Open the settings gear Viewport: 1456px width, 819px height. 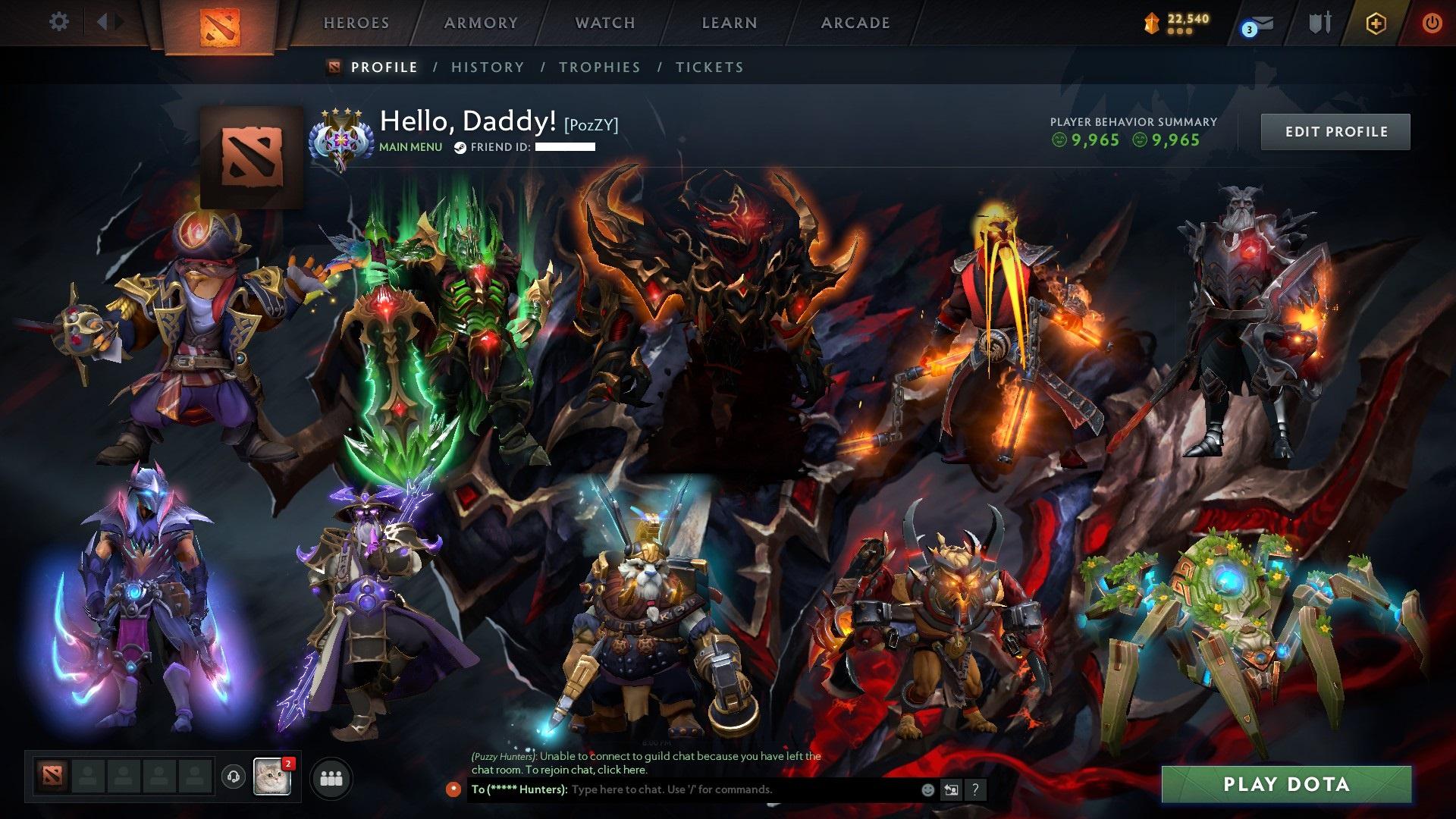coord(59,22)
